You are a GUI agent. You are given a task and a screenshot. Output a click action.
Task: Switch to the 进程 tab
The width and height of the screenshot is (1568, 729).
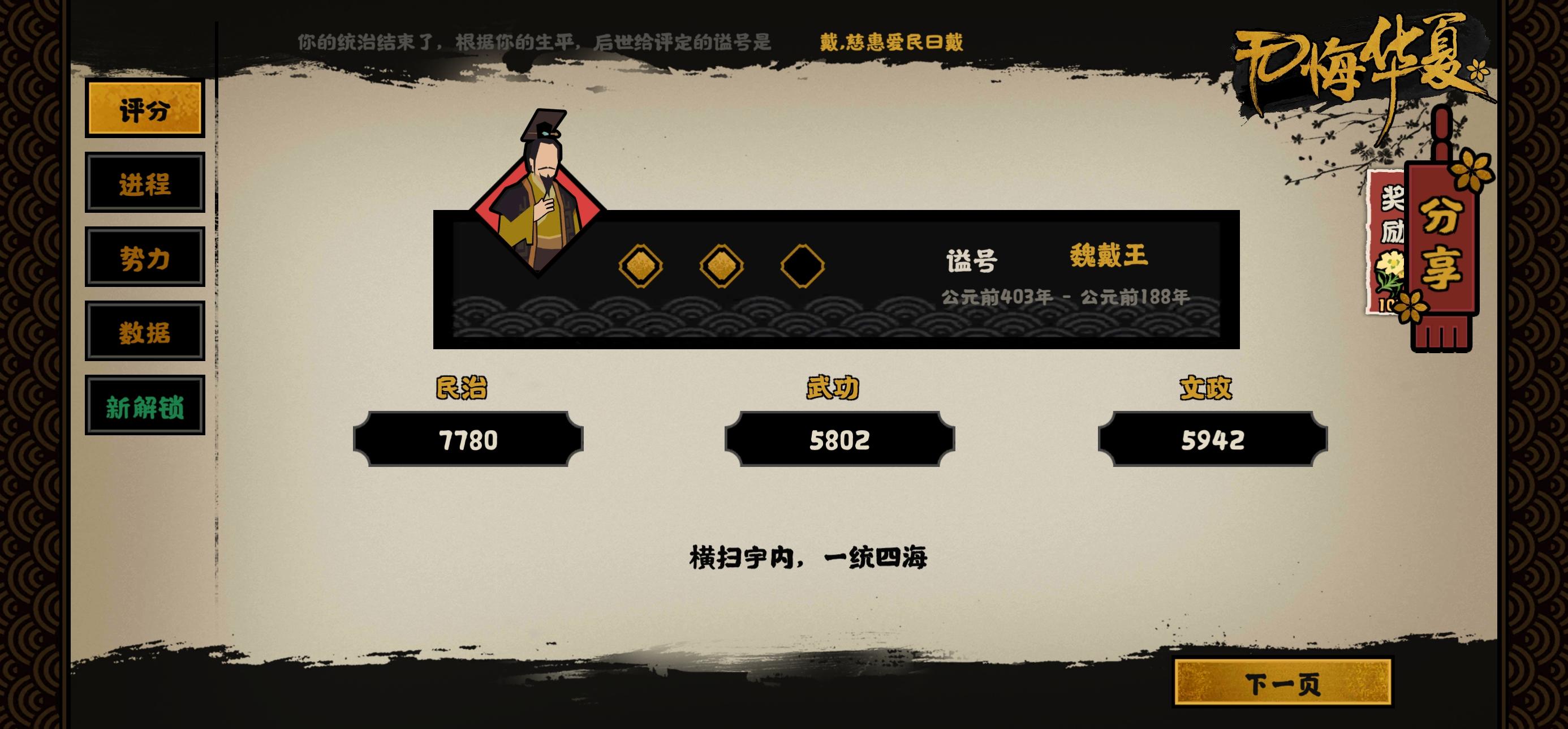coord(145,183)
